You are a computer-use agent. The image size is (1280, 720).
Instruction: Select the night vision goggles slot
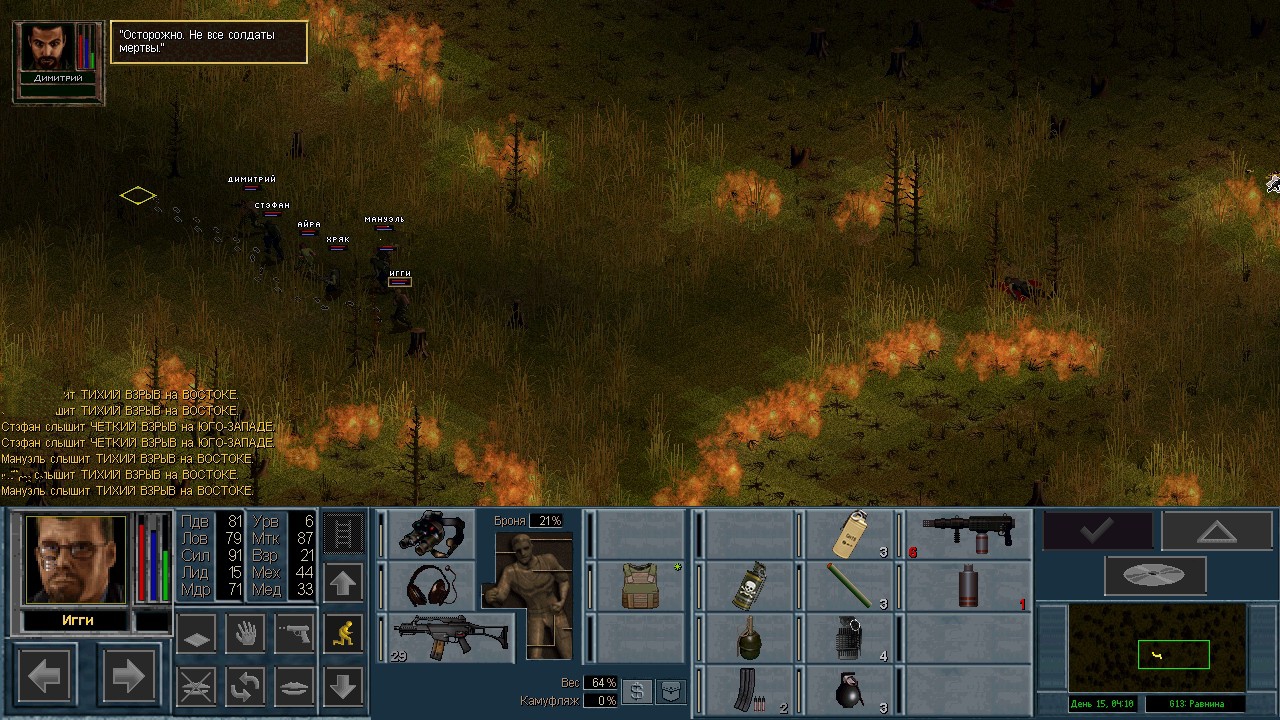click(431, 534)
